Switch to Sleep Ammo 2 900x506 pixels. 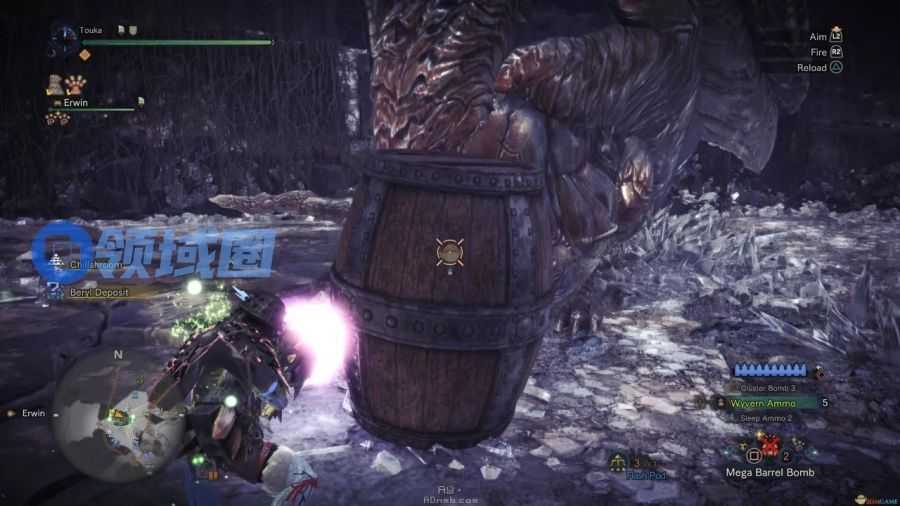pos(766,417)
